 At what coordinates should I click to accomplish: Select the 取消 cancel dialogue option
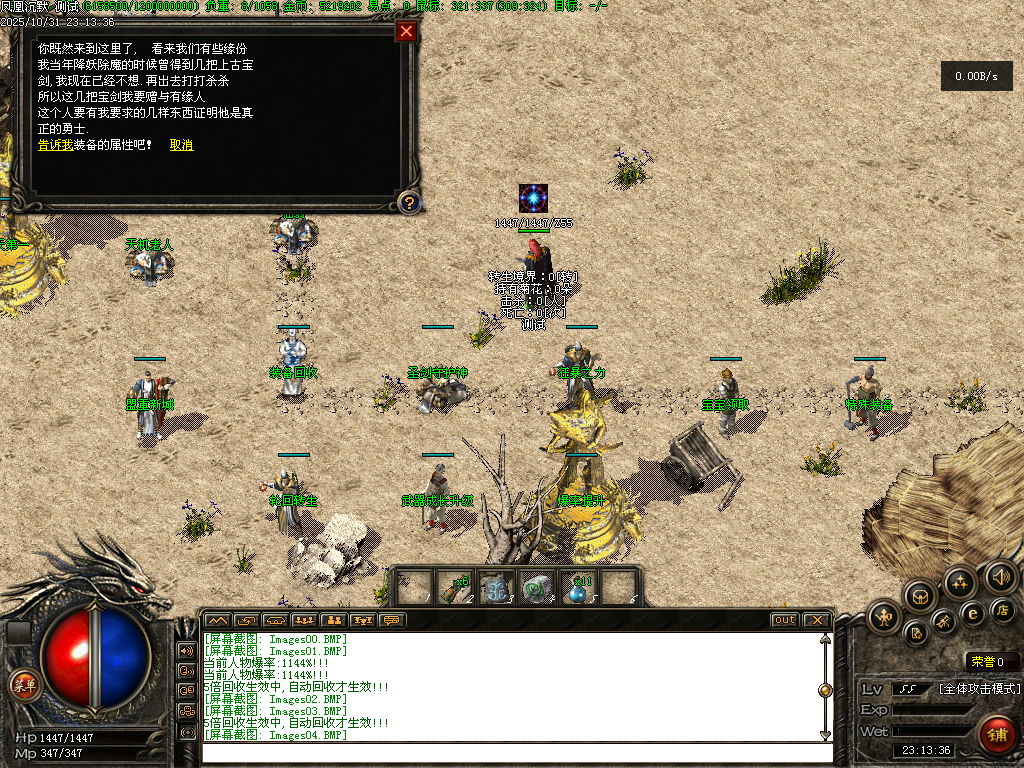[x=181, y=145]
